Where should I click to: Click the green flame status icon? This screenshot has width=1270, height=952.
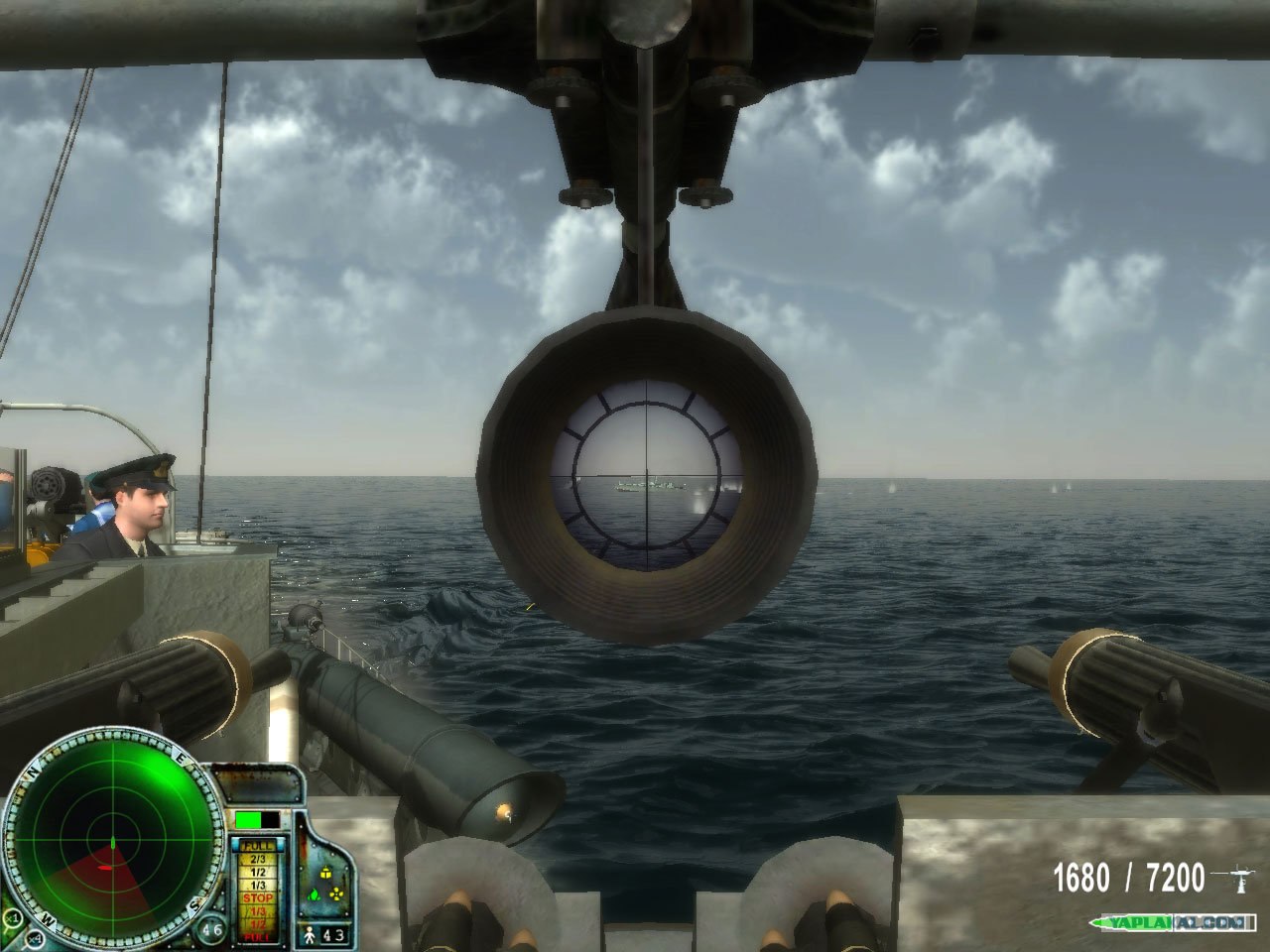click(314, 895)
